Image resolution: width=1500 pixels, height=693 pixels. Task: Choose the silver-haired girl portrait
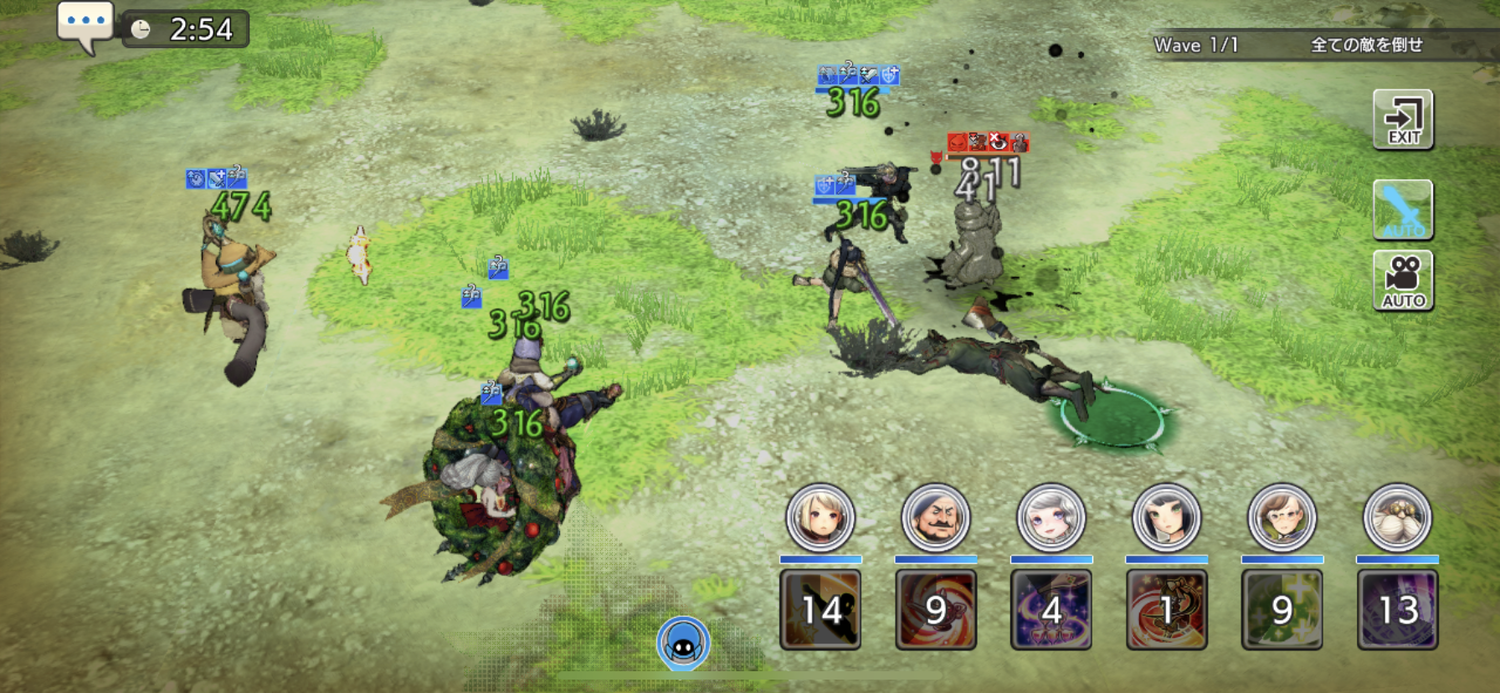pyautogui.click(x=1051, y=518)
